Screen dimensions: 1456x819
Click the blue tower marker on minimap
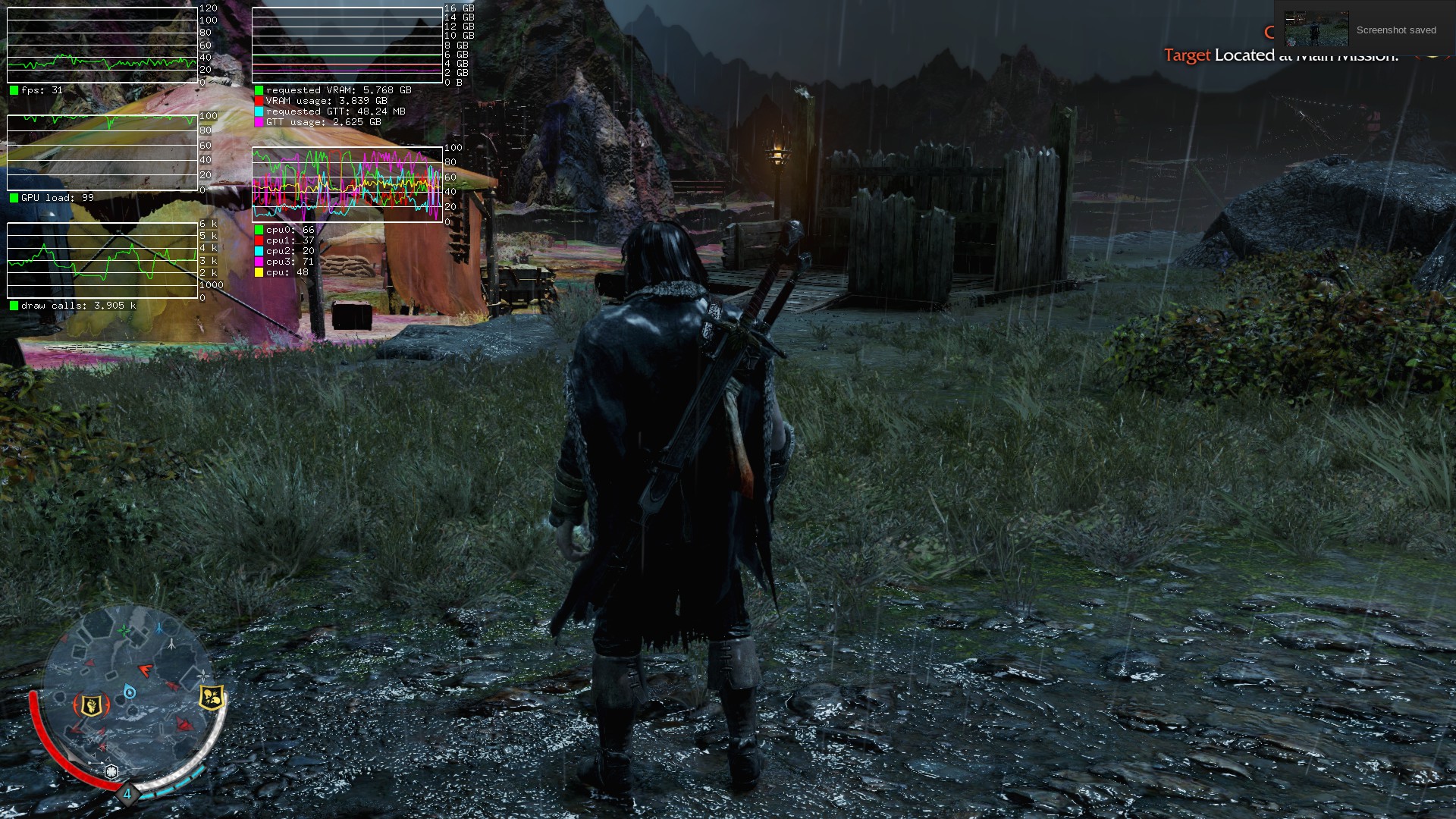click(160, 629)
